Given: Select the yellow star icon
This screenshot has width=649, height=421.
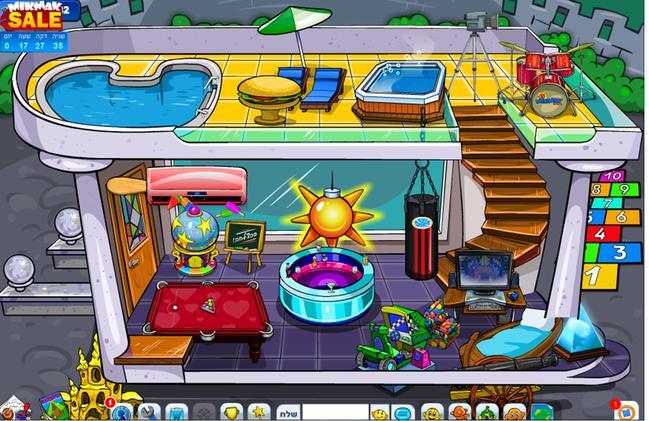Looking at the screenshot, I should 257,412.
